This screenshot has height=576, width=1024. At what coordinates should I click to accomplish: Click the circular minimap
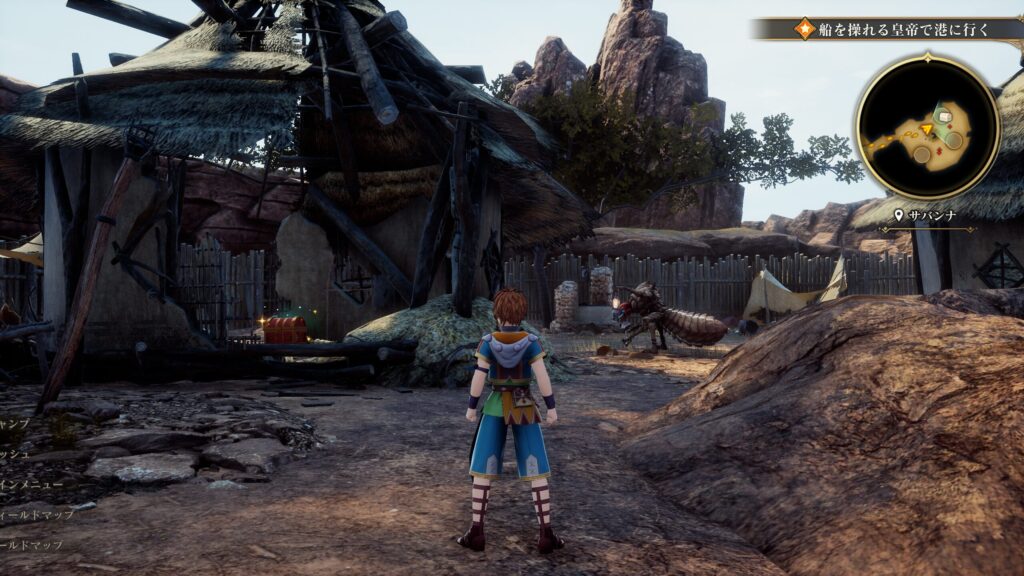[927, 127]
